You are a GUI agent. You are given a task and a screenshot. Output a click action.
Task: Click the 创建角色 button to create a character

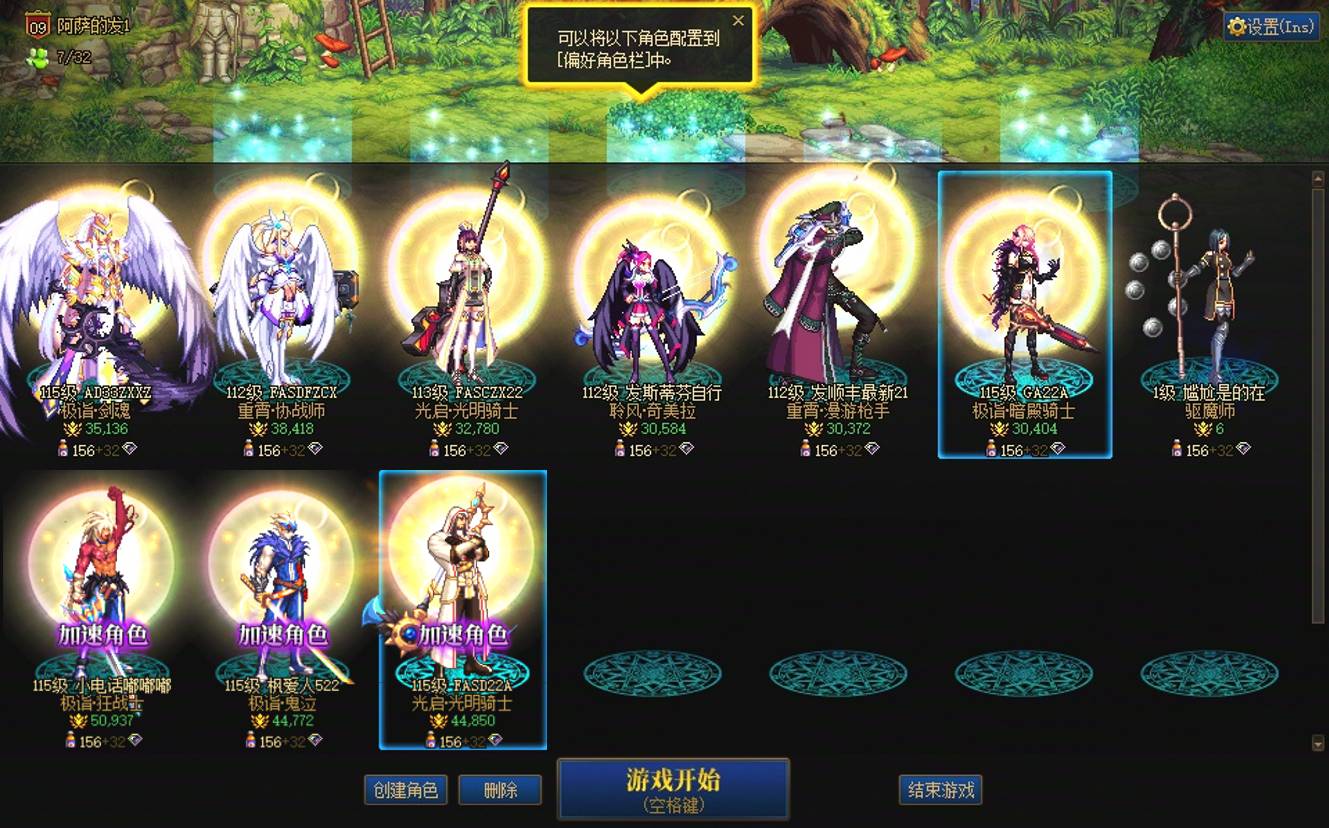tap(405, 789)
